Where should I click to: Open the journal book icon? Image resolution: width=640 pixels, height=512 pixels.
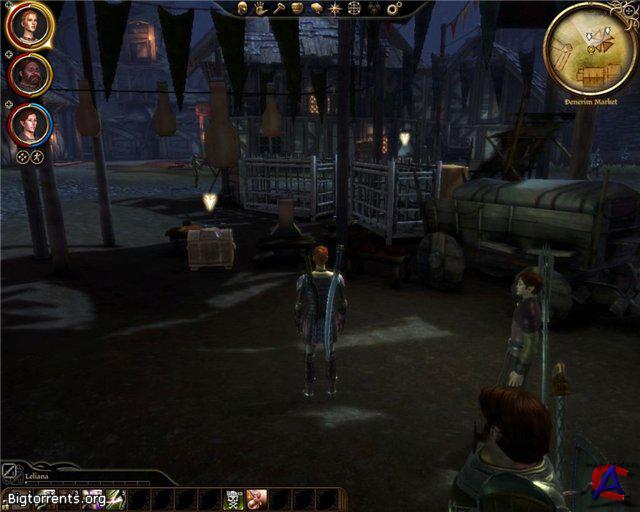click(x=315, y=8)
